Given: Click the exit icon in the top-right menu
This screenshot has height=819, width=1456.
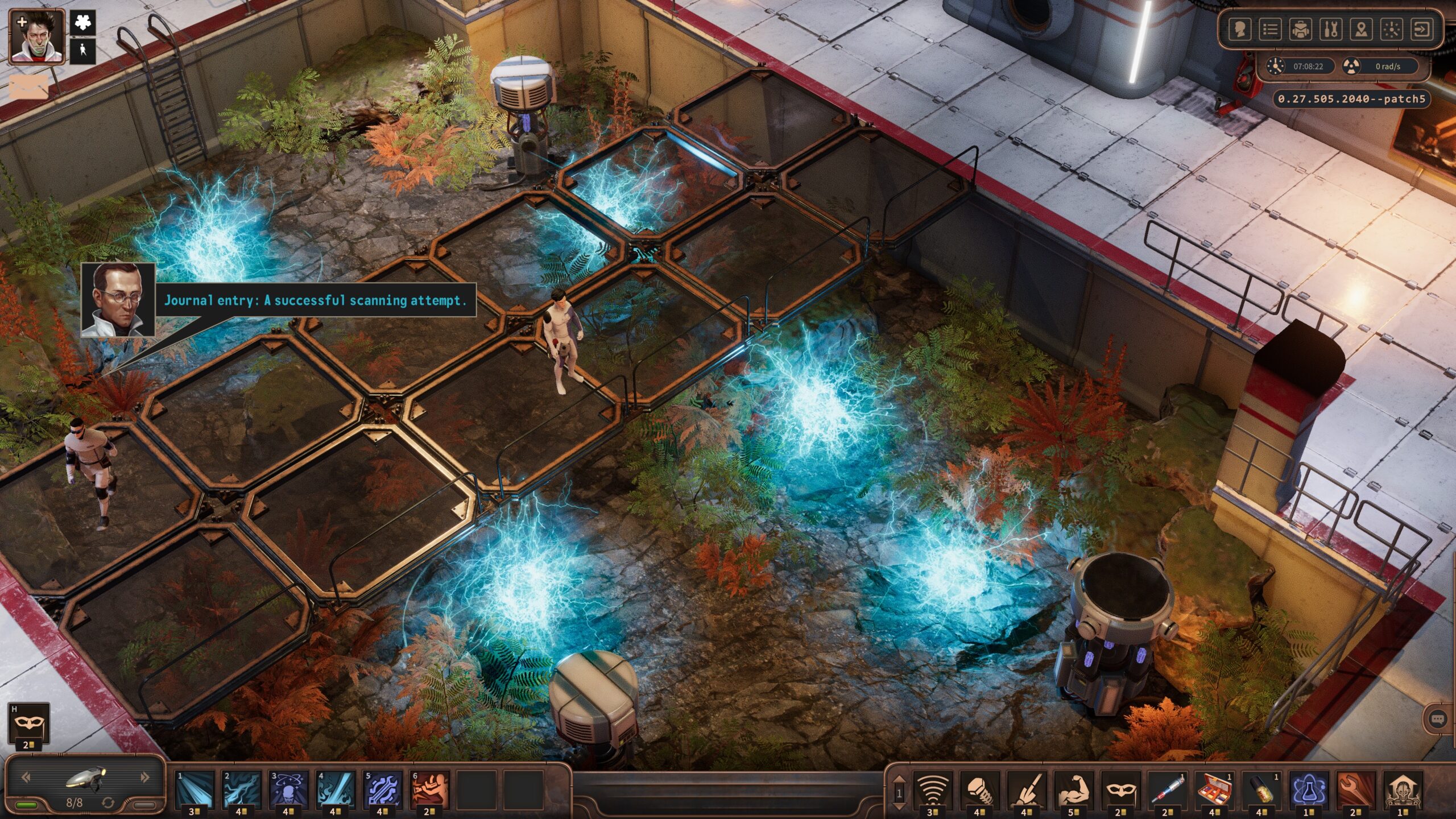Looking at the screenshot, I should point(1422,29).
